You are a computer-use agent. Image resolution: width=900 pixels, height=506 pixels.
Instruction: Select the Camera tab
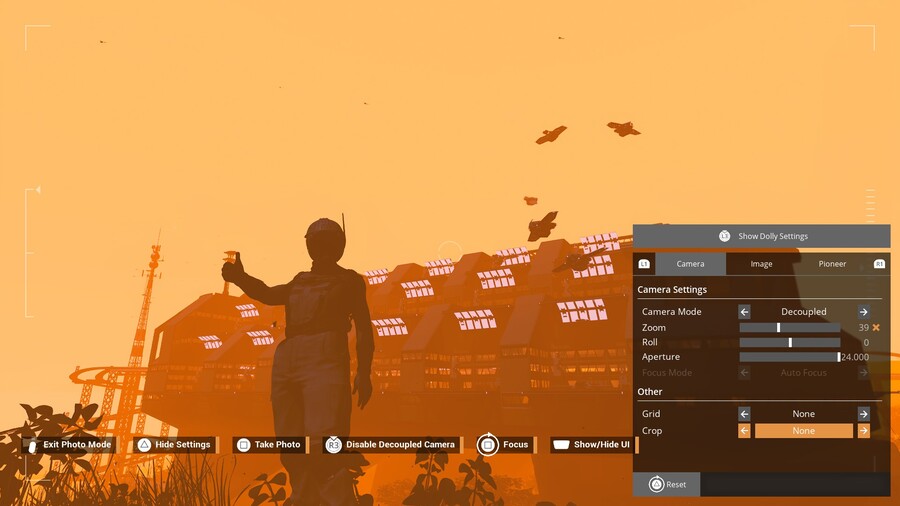click(x=690, y=264)
